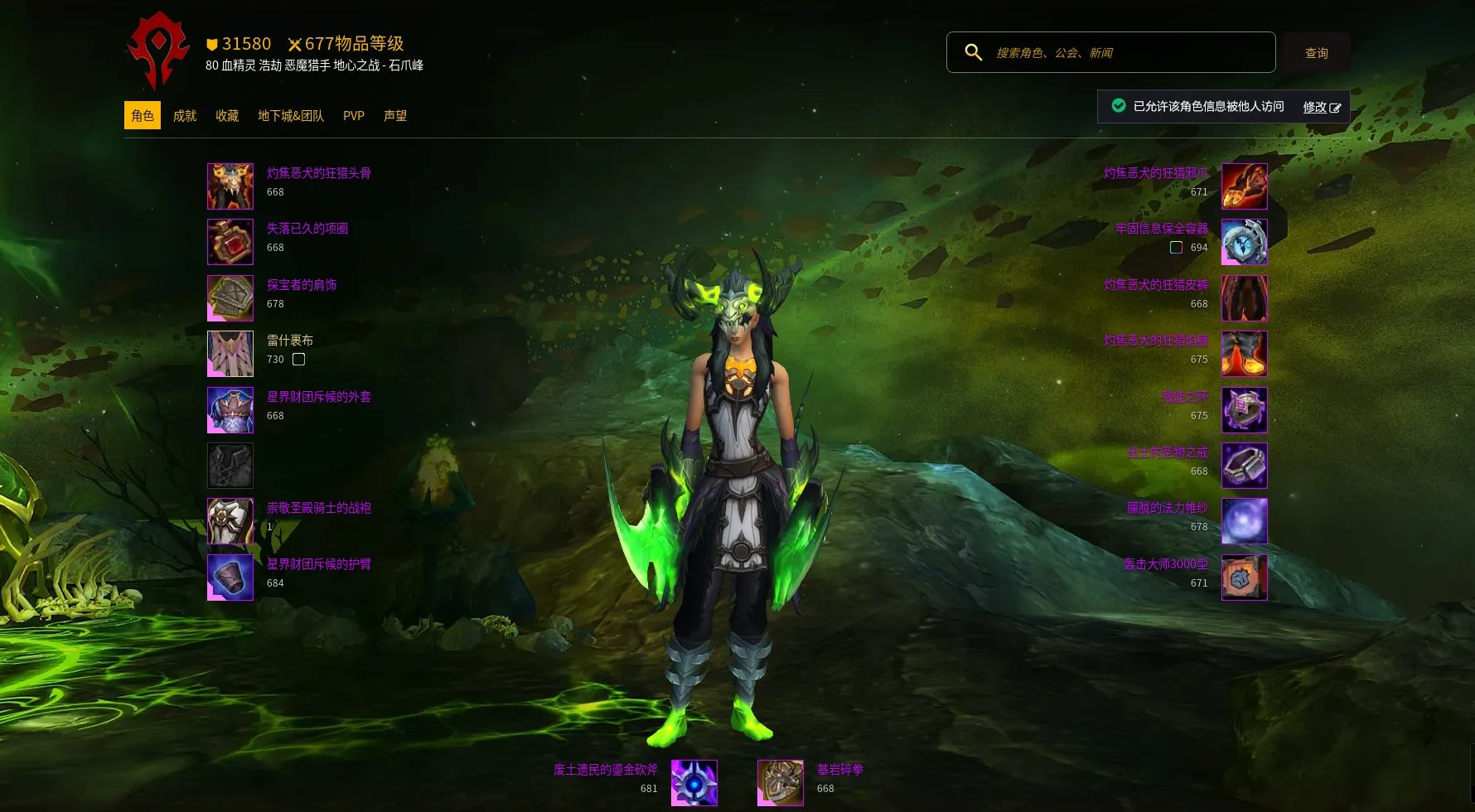This screenshot has height=812, width=1475.
Task: Select the 轰击大师3000型 trinket icon
Action: click(1245, 578)
